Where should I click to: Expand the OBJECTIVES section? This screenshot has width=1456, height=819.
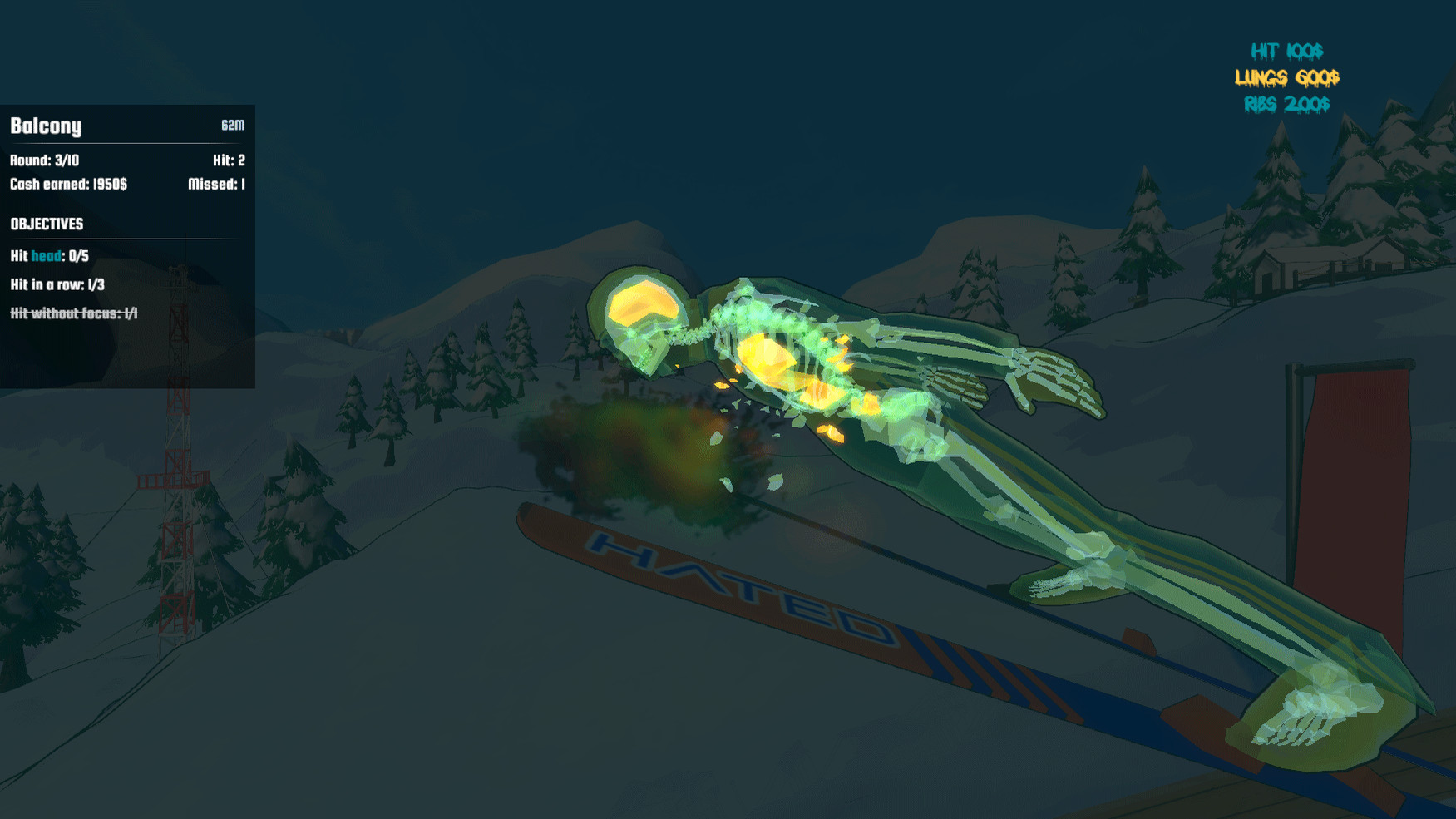pyautogui.click(x=47, y=224)
